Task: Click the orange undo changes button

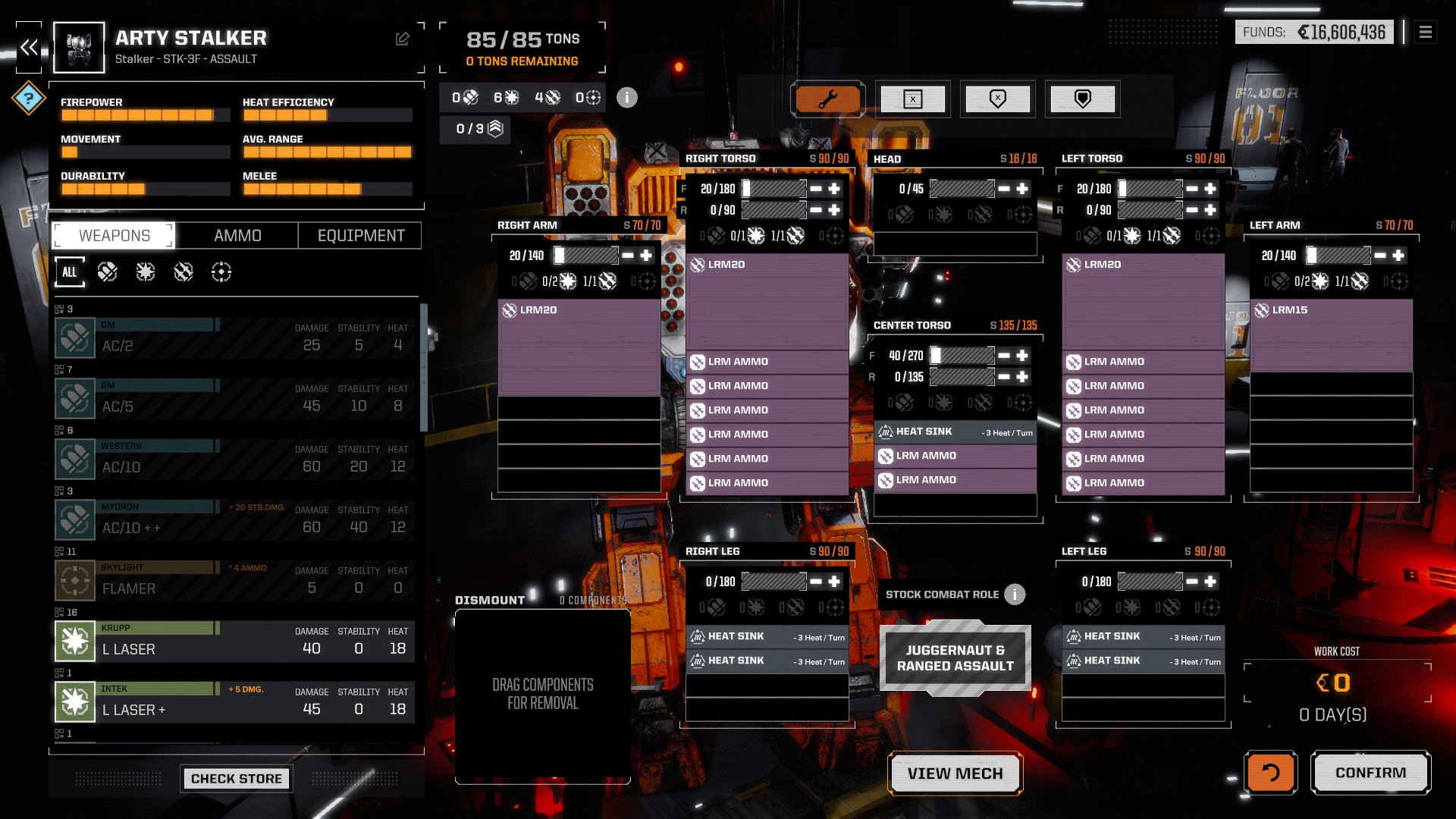Action: 1270,773
